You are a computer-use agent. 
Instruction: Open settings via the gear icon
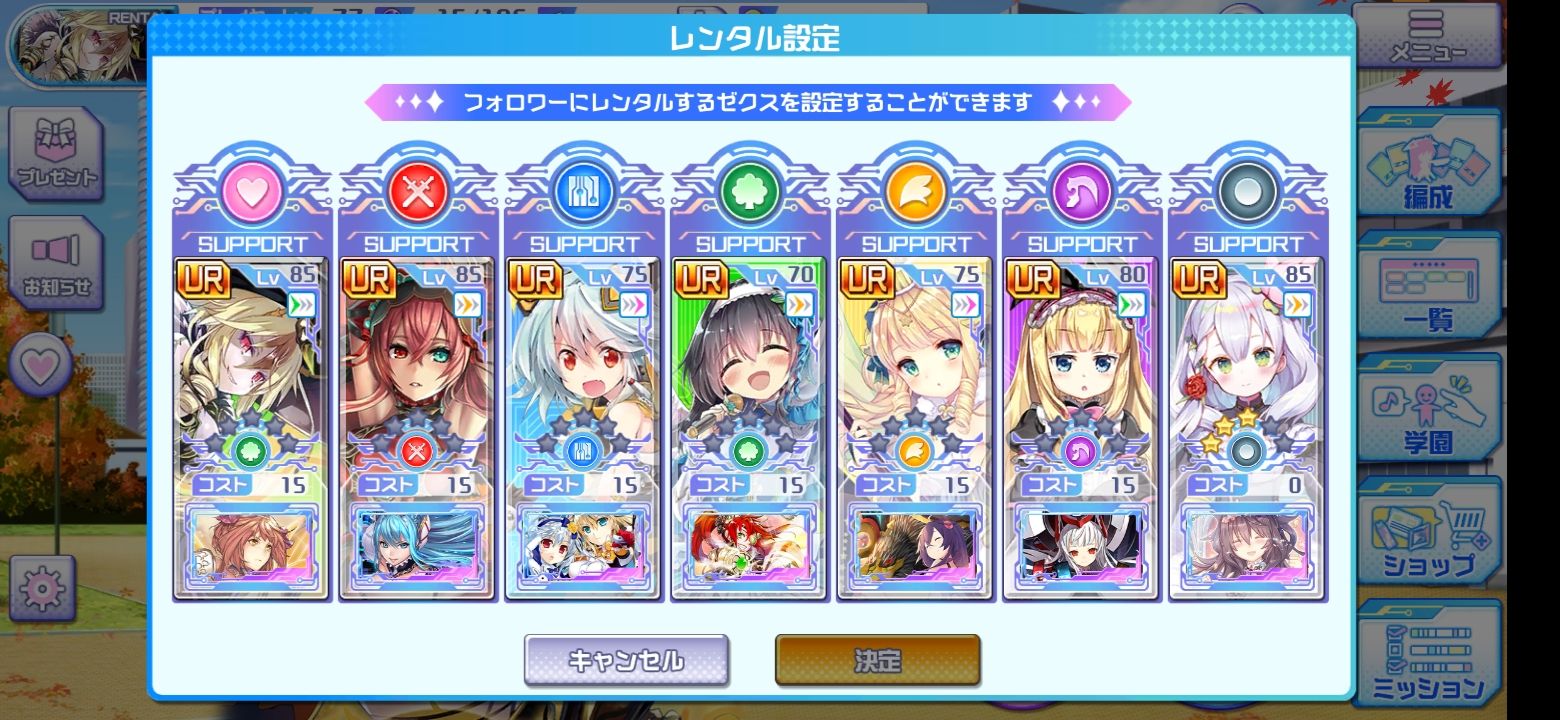tap(42, 589)
